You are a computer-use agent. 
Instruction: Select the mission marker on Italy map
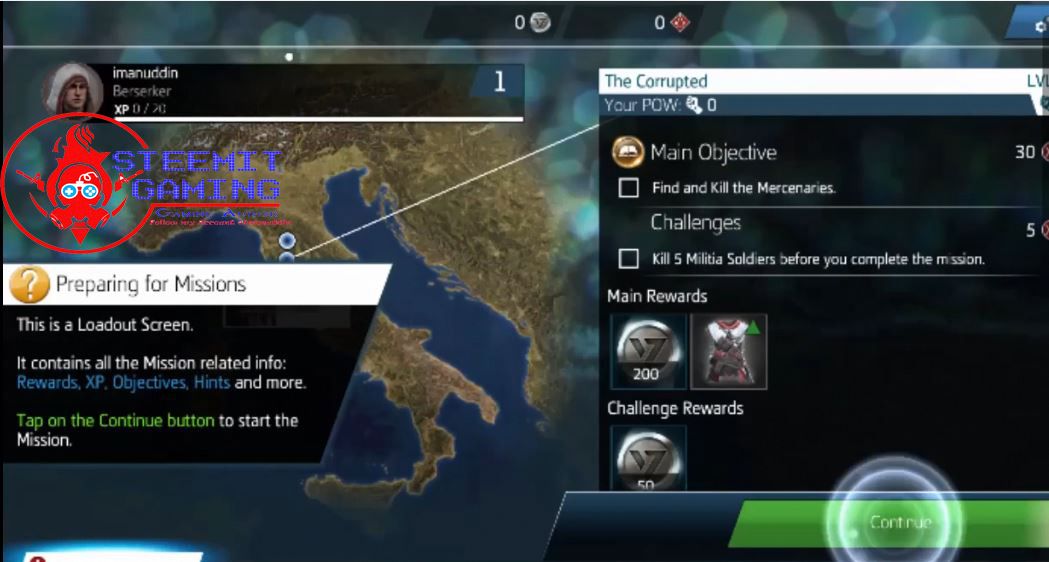287,241
